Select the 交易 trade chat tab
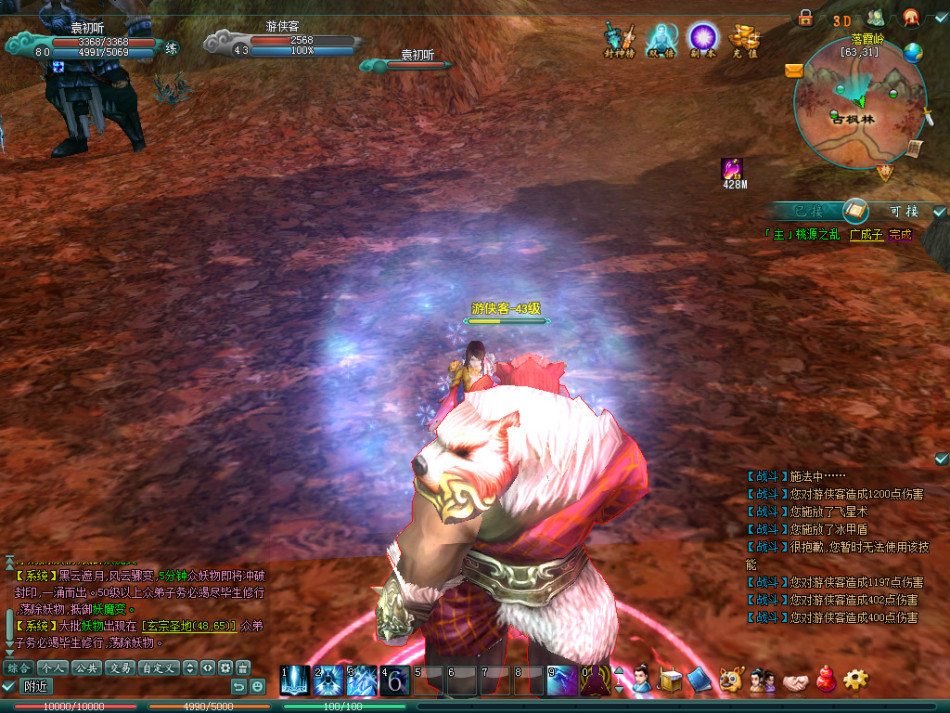The image size is (950, 713). (120, 667)
